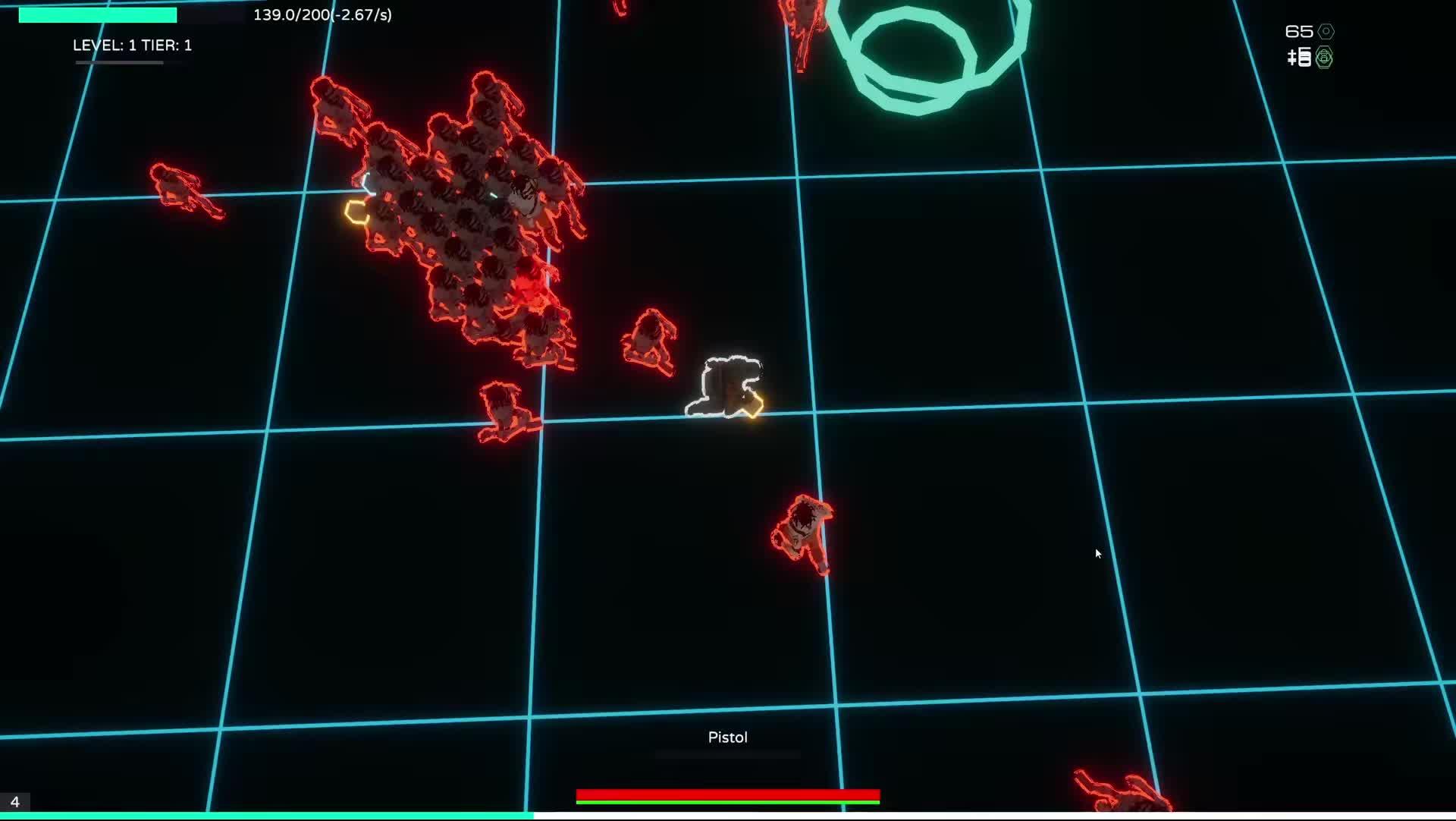
Task: Select the yellow hexagon pickup near the enemy swarm
Action: pyautogui.click(x=356, y=213)
